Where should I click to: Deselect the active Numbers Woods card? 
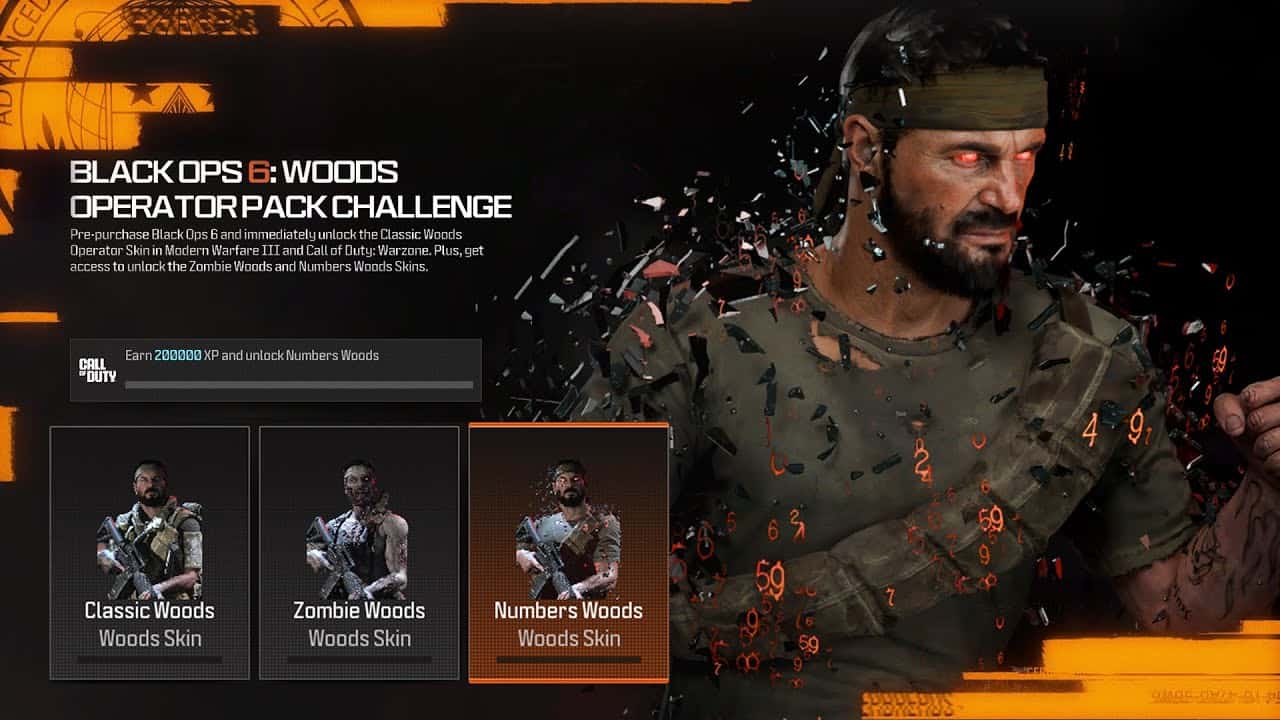pos(568,550)
